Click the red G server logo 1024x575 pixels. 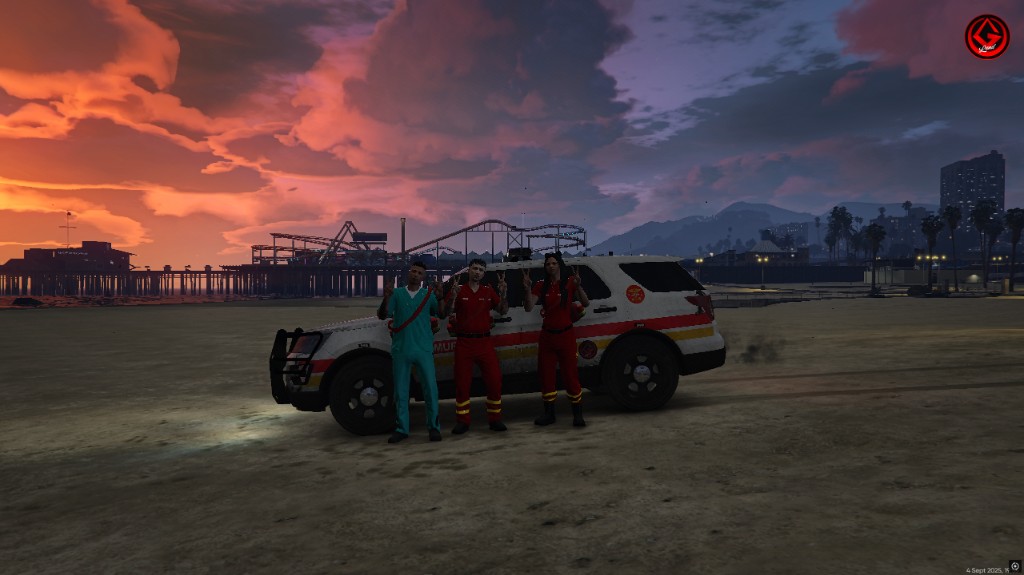pyautogui.click(x=986, y=37)
